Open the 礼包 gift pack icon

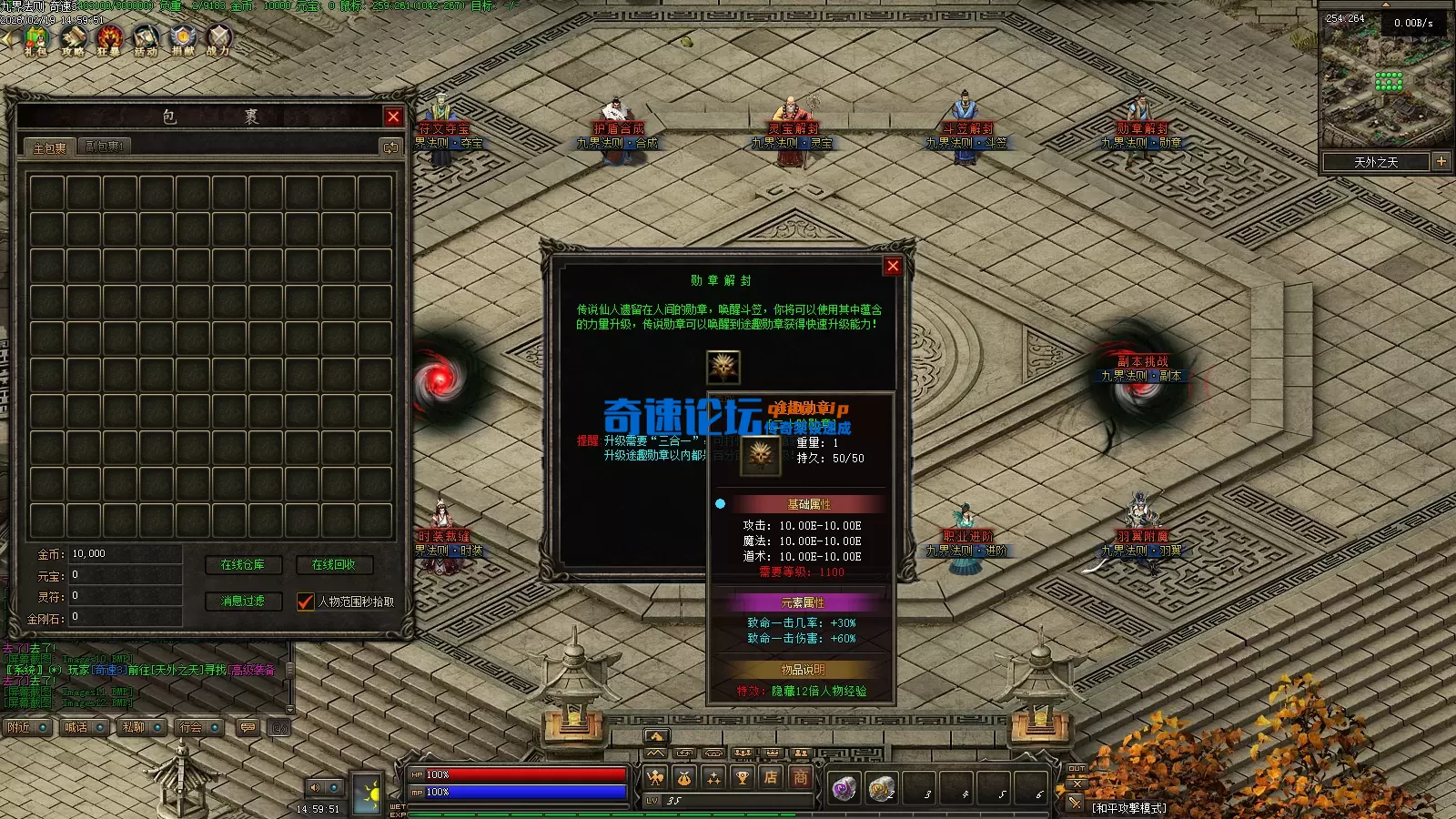(35, 40)
